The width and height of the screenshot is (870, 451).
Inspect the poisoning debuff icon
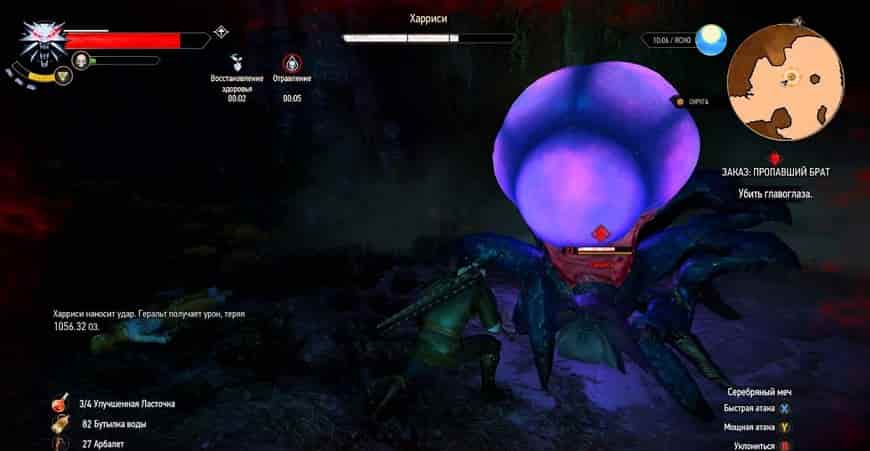point(292,61)
